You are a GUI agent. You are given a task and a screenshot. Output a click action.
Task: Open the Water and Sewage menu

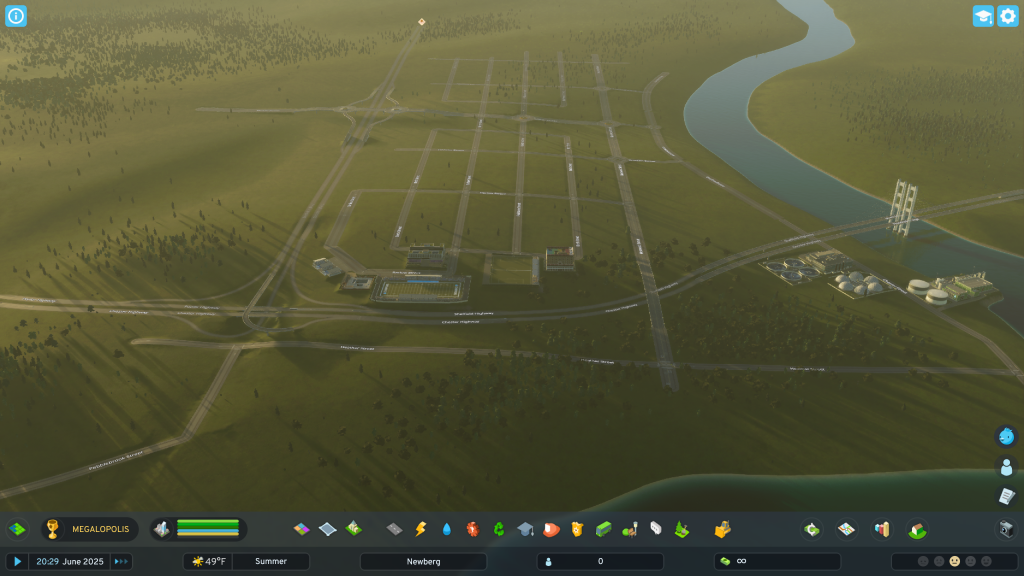[x=446, y=529]
